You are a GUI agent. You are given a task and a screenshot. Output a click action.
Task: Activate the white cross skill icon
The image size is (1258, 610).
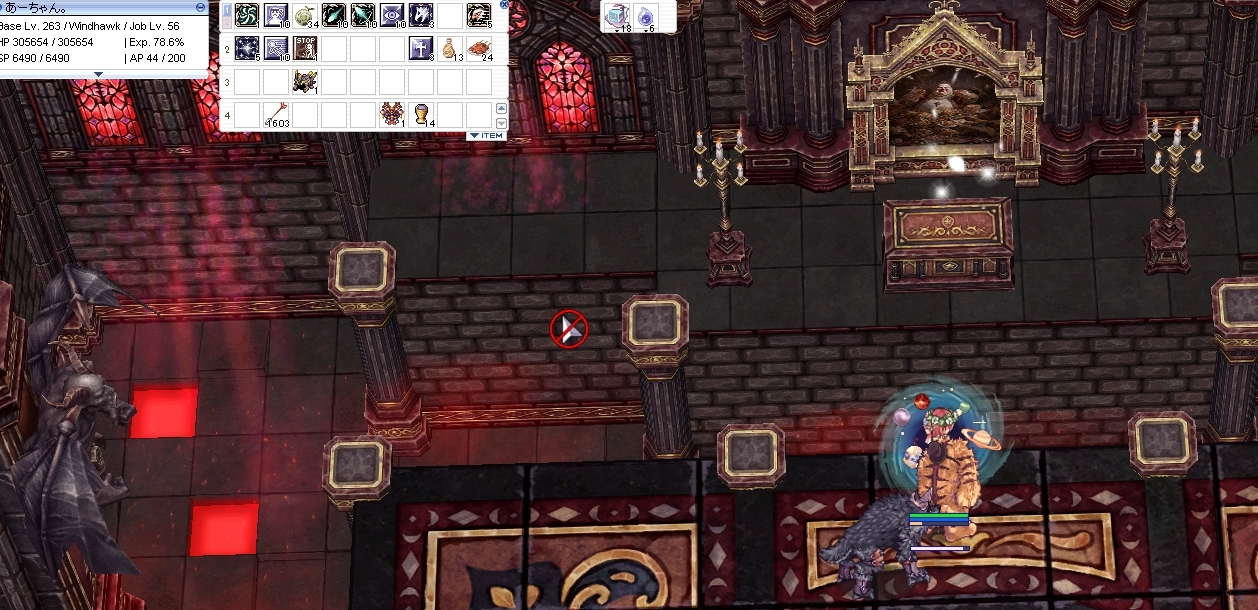[421, 48]
